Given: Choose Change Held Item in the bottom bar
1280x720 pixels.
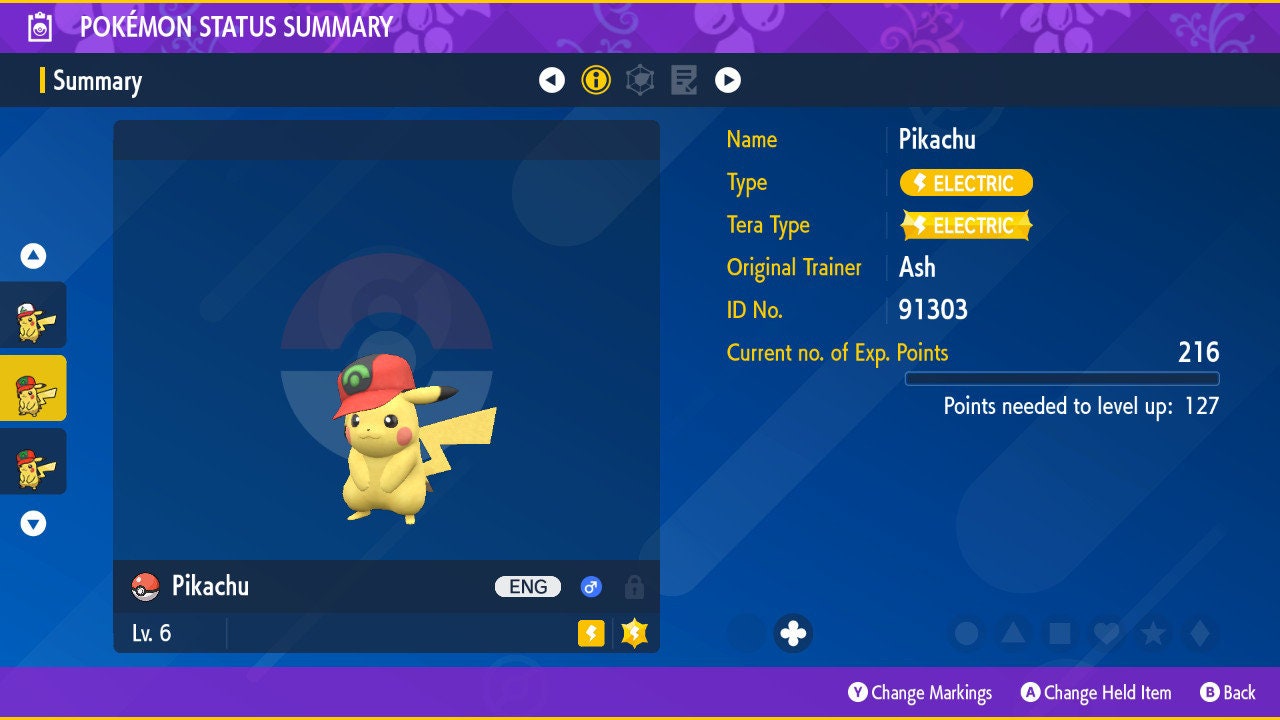Looking at the screenshot, I should coord(1096,692).
